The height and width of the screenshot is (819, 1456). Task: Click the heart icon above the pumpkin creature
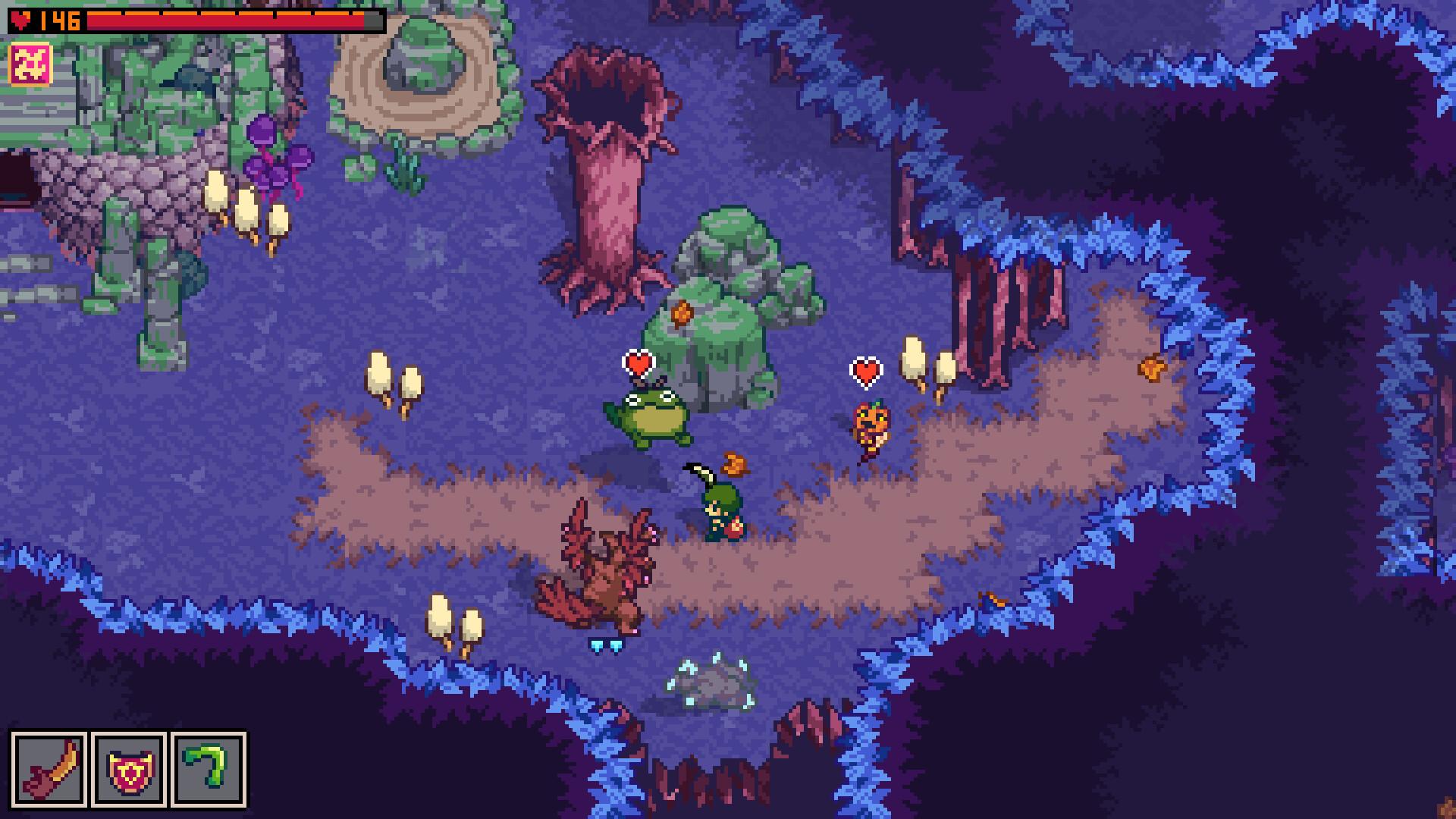click(x=866, y=372)
